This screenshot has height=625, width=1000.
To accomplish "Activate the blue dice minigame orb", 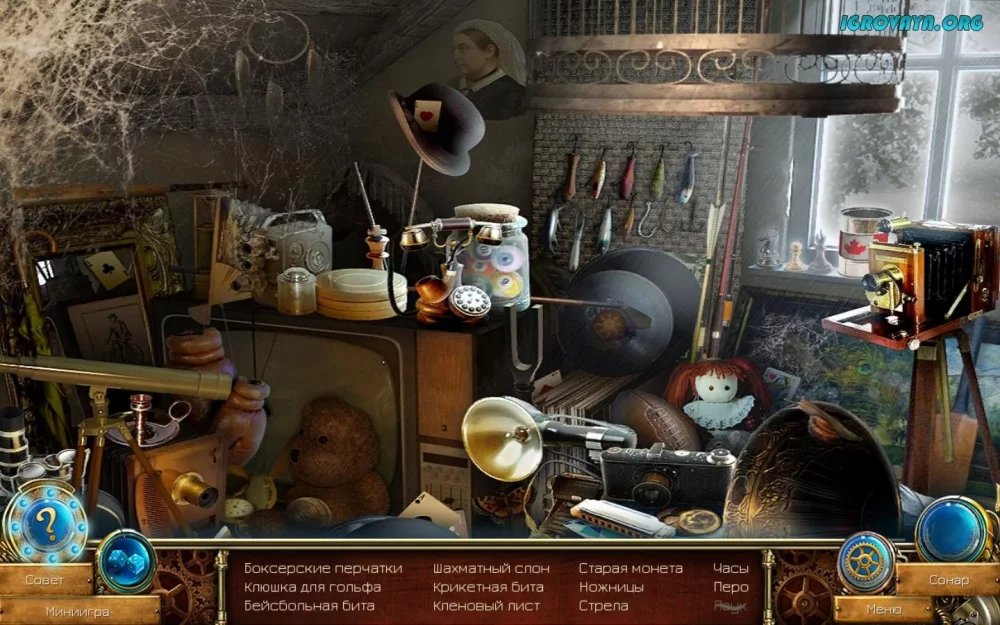I will [x=125, y=560].
